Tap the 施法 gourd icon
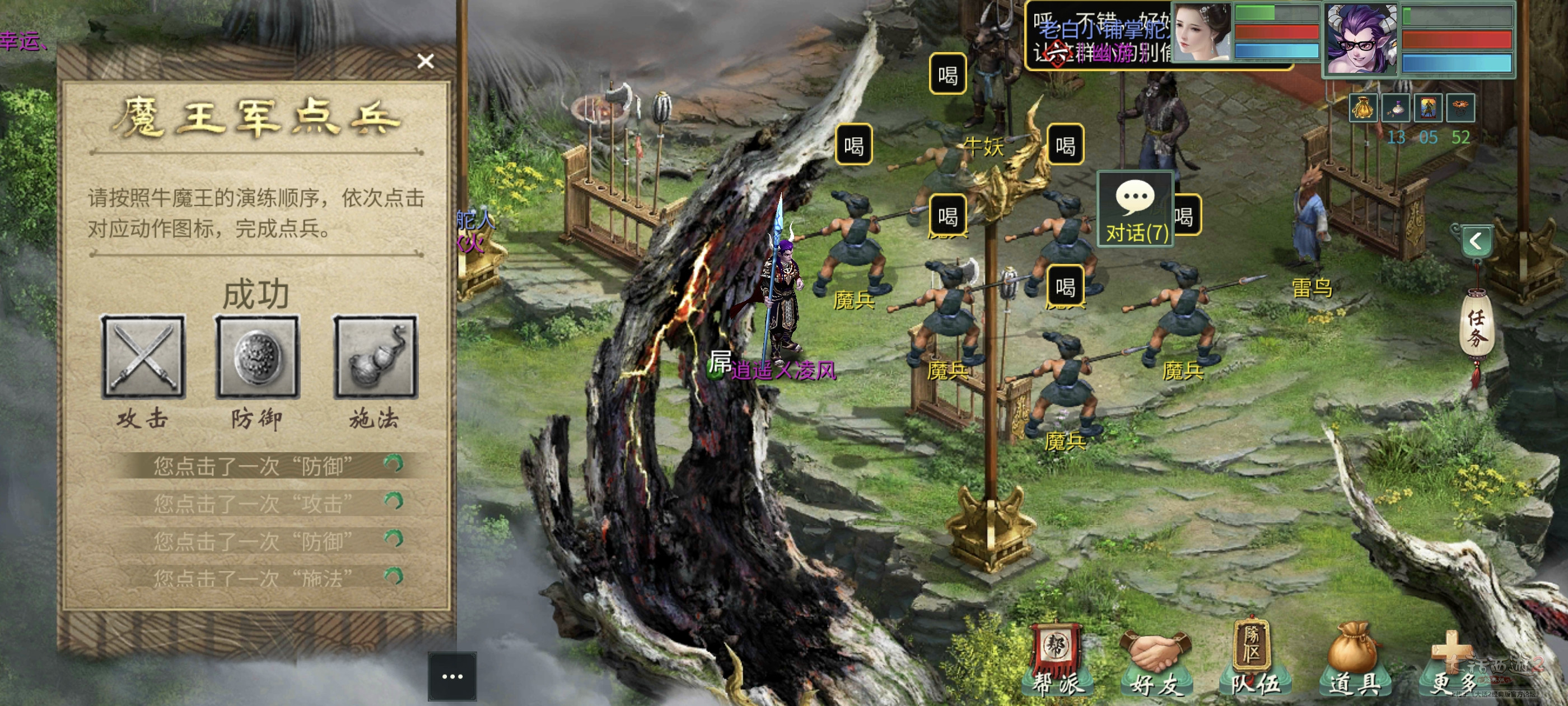Screen dimensions: 1568x706 [375, 356]
